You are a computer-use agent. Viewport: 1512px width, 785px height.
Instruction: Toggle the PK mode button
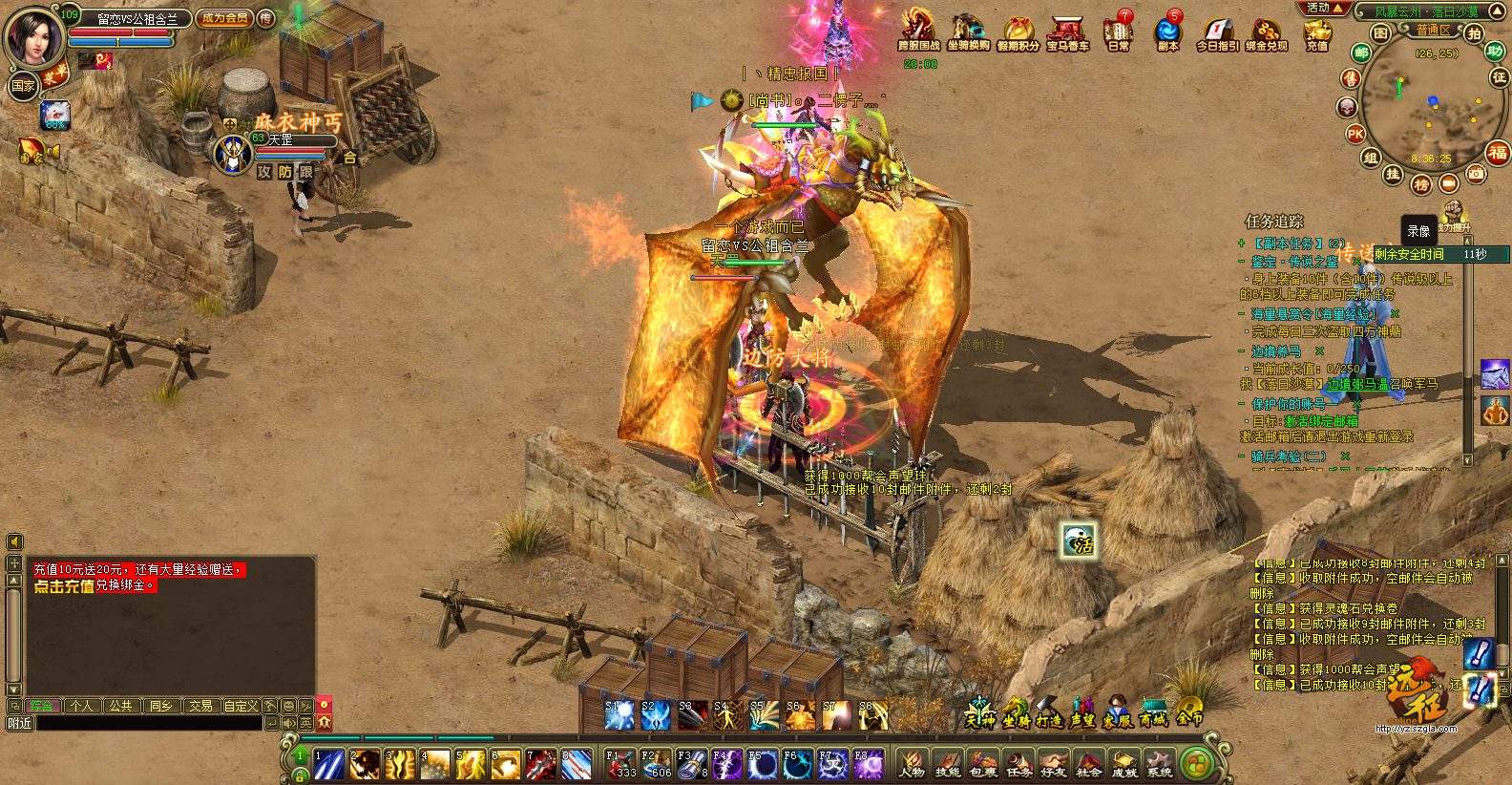[x=1355, y=135]
